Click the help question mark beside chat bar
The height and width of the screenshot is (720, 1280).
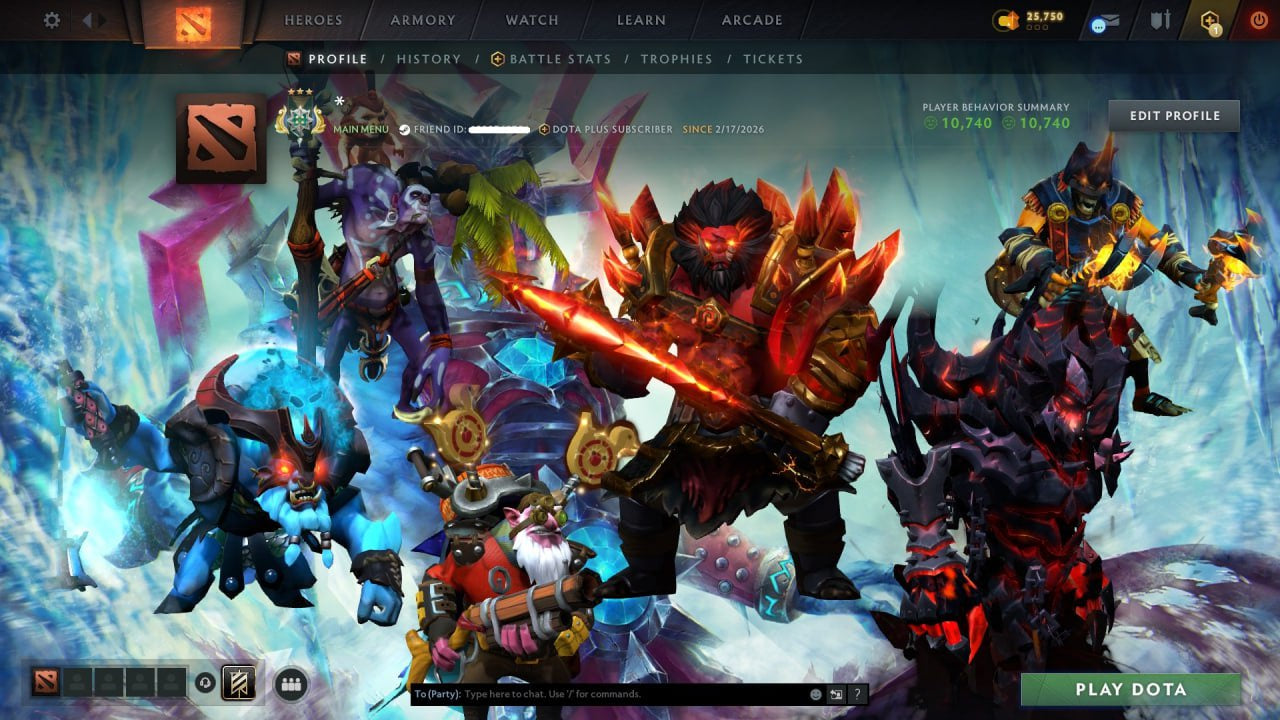pyautogui.click(x=857, y=692)
